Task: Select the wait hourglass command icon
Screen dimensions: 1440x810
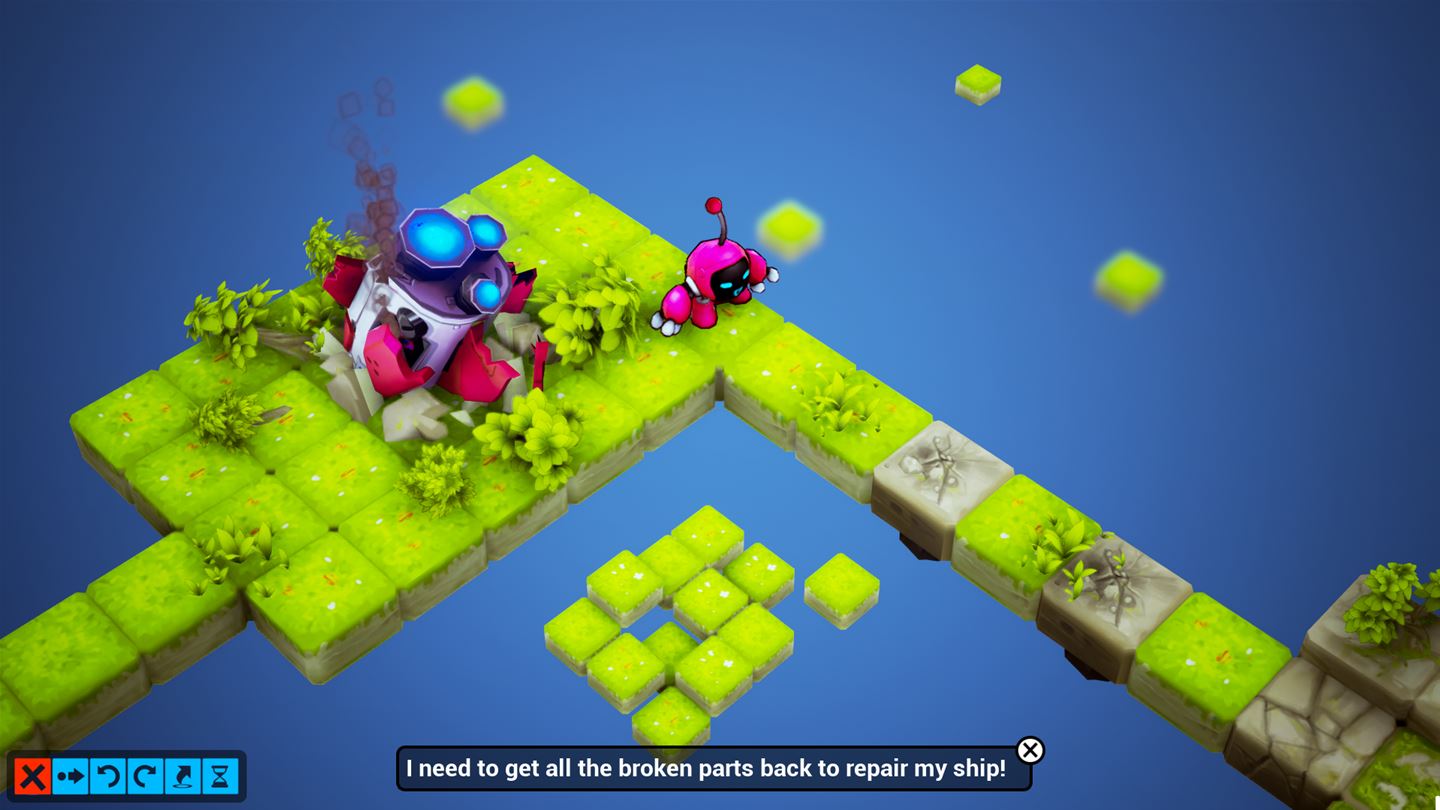Action: pyautogui.click(x=220, y=776)
